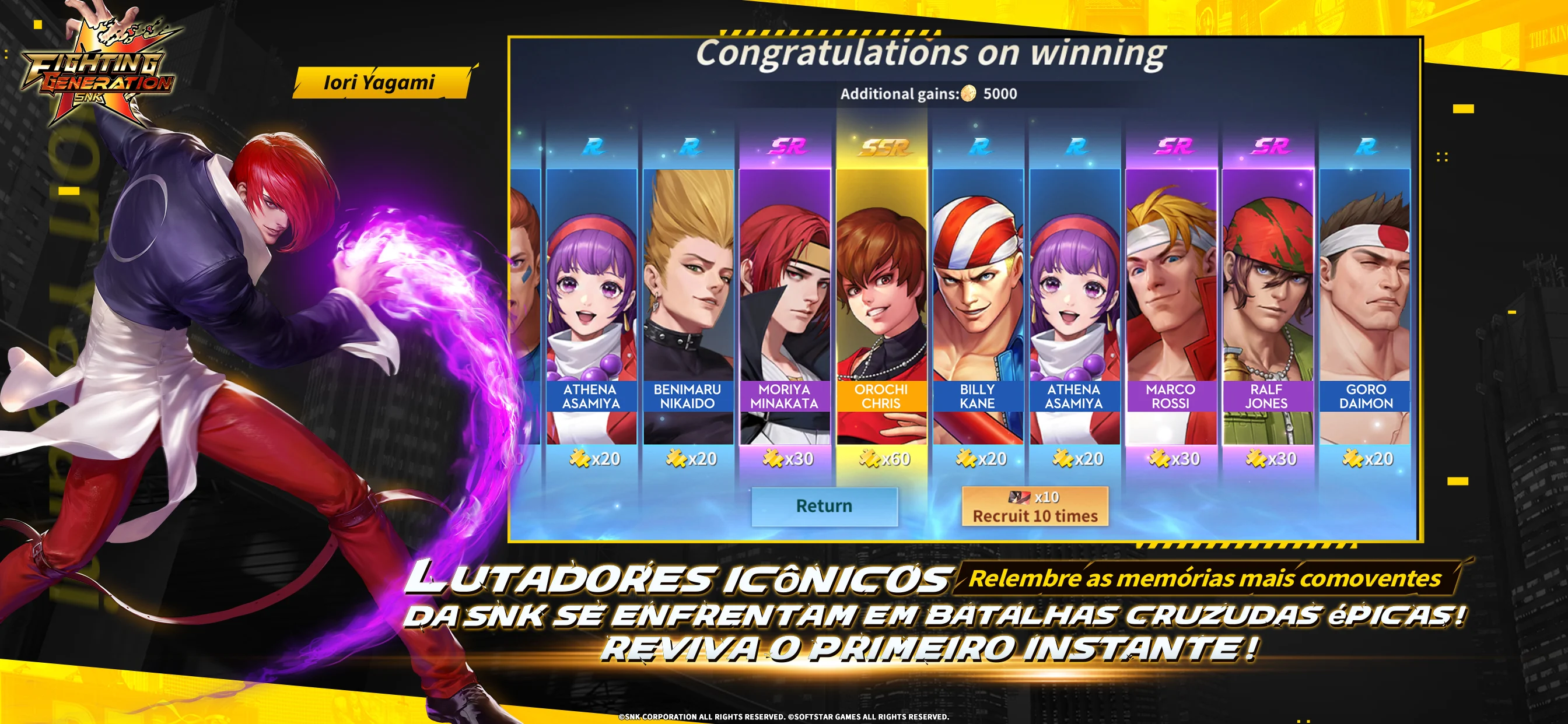Select the SR badge above Ralf Jones

tap(1272, 146)
